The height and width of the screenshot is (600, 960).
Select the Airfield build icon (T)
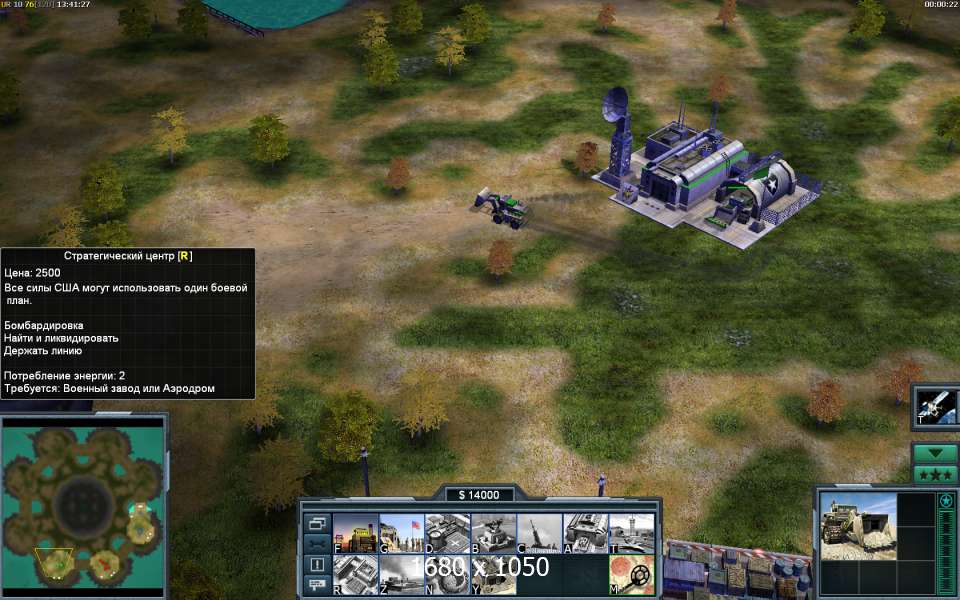click(631, 533)
